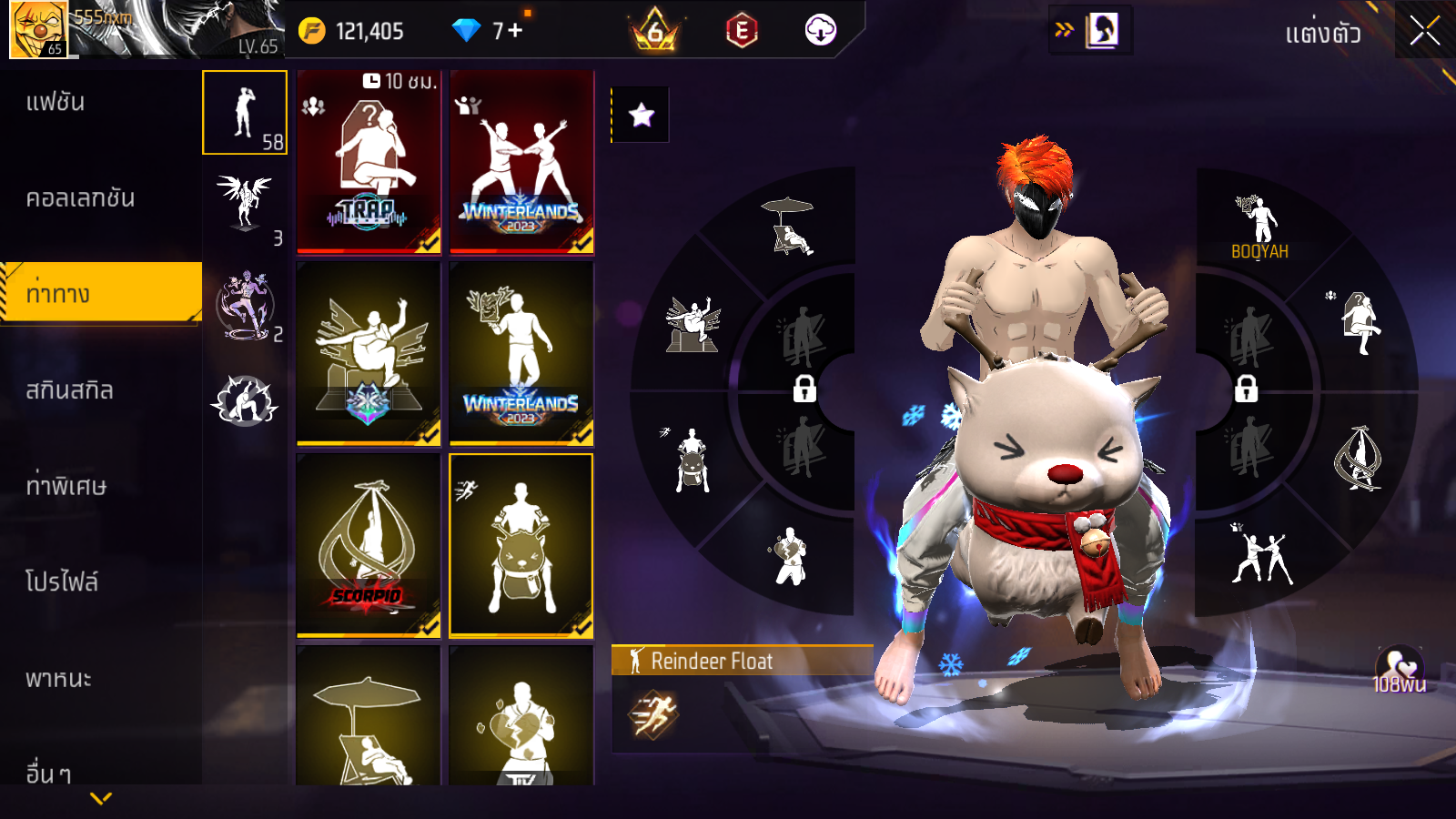Go to the ท่าพิเศษ tab
The image size is (1456, 819).
(66, 486)
